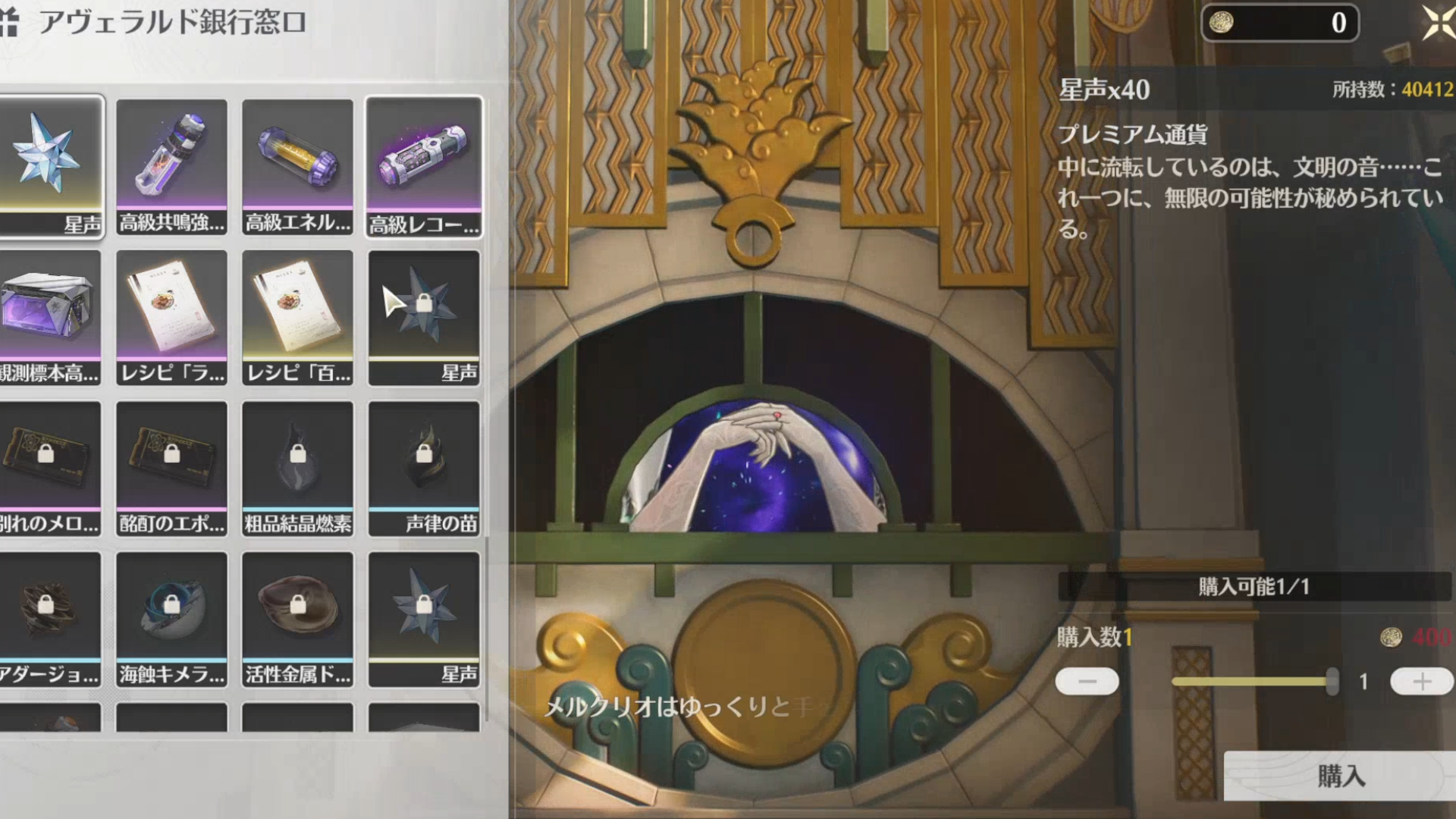Choose the 高級エネル energy core item
1456x819 pixels.
pos(297,166)
